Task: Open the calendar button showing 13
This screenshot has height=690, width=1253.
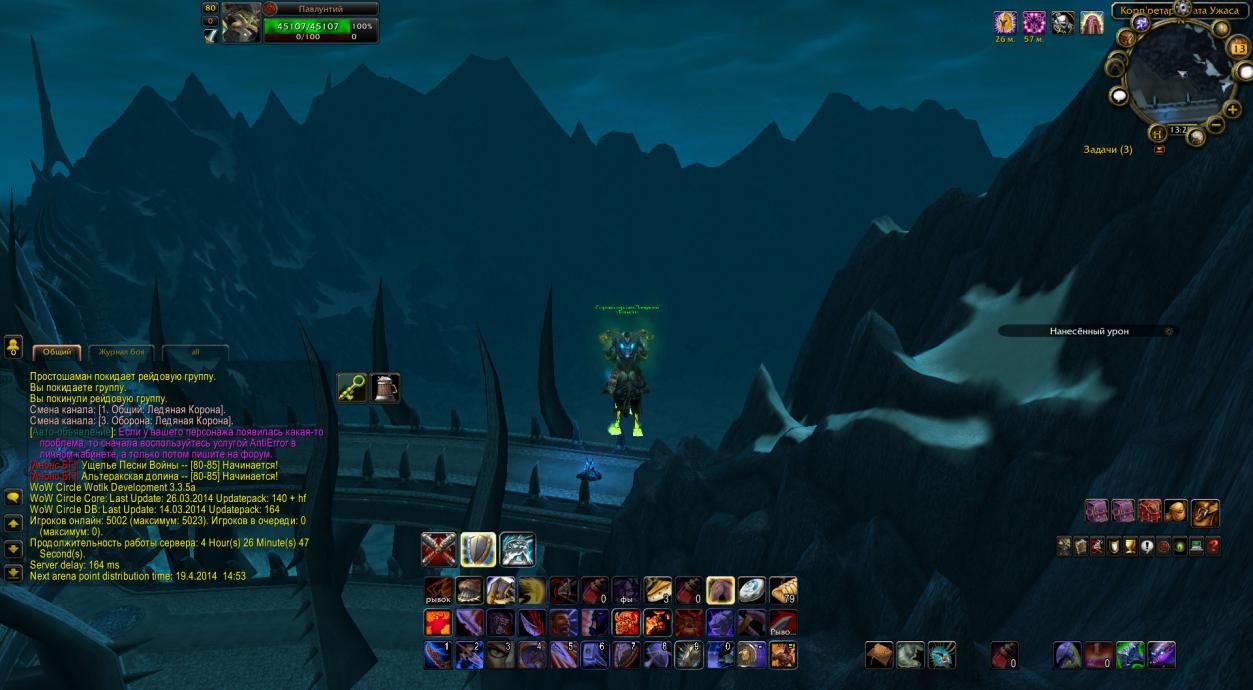Action: (1239, 48)
